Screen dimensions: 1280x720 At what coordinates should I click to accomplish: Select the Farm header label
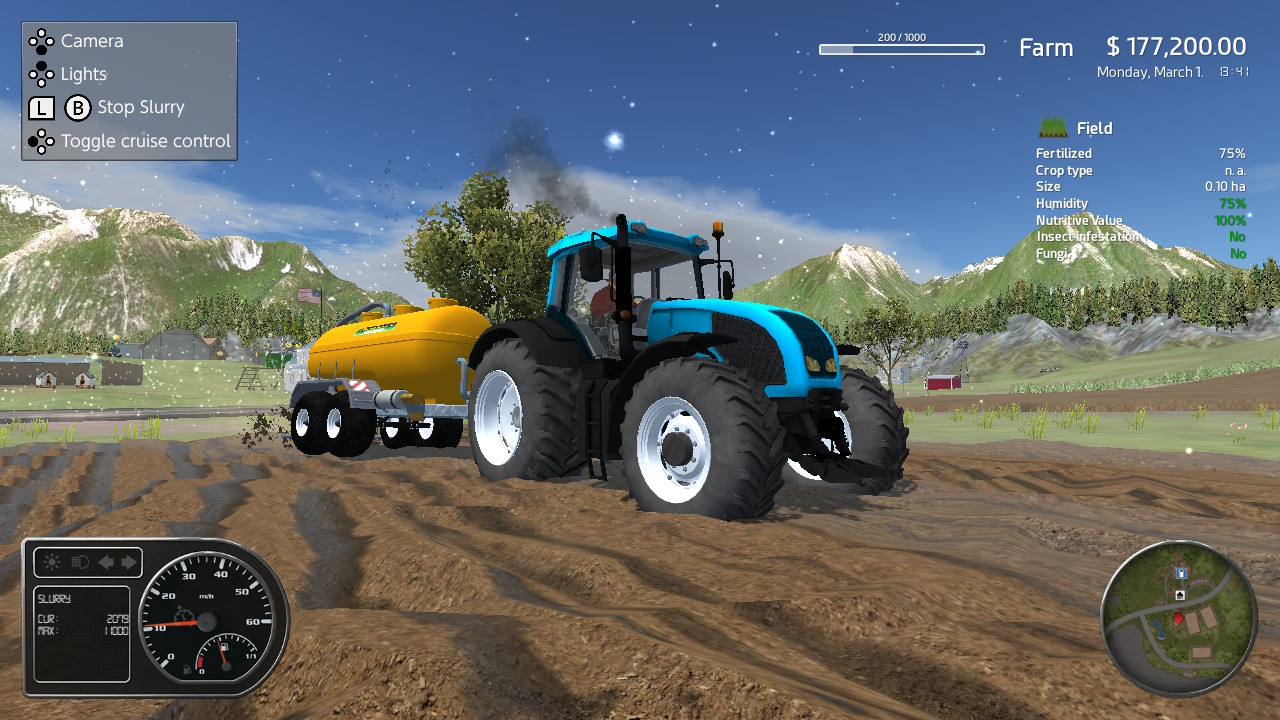point(1045,47)
